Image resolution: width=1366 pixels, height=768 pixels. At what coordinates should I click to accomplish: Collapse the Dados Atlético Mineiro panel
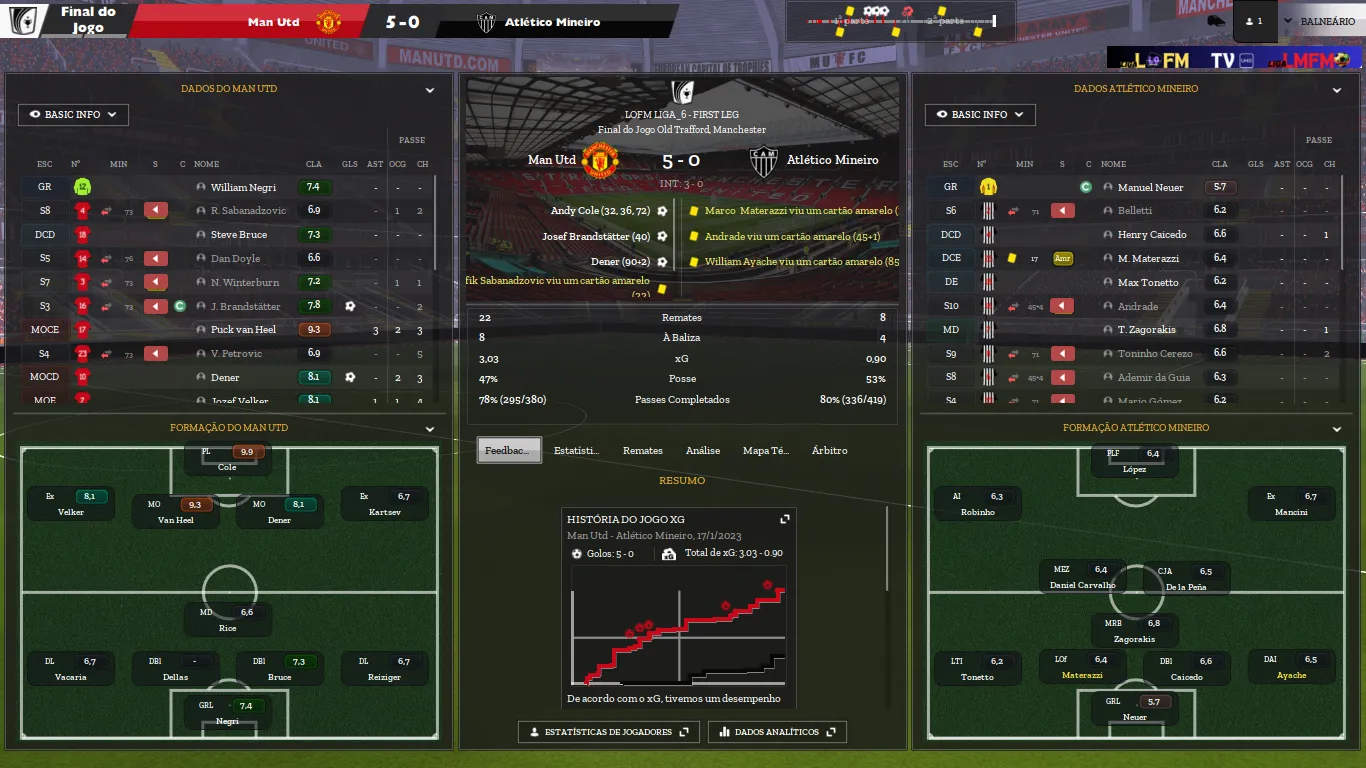coord(1337,90)
